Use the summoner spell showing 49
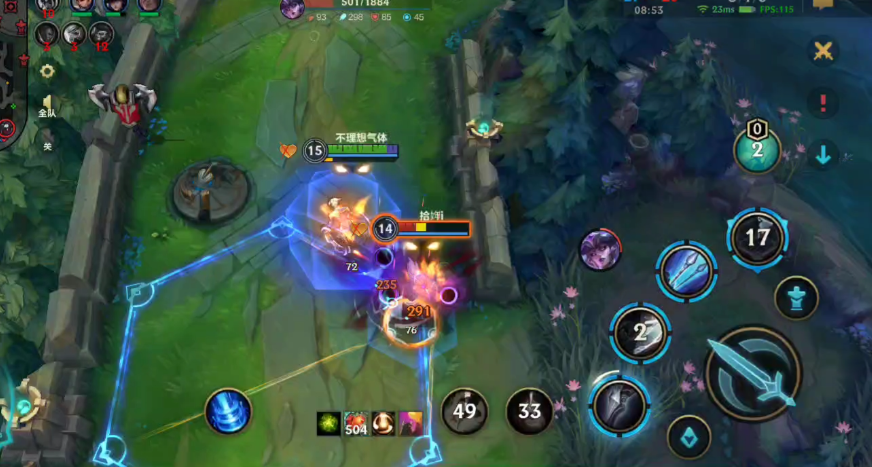The height and width of the screenshot is (467, 872). tap(465, 409)
